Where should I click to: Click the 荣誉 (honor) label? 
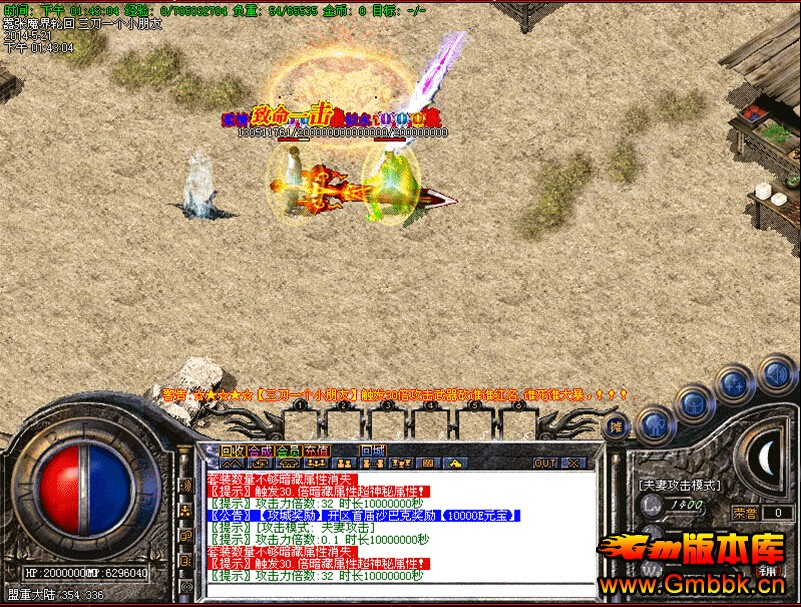click(x=744, y=512)
